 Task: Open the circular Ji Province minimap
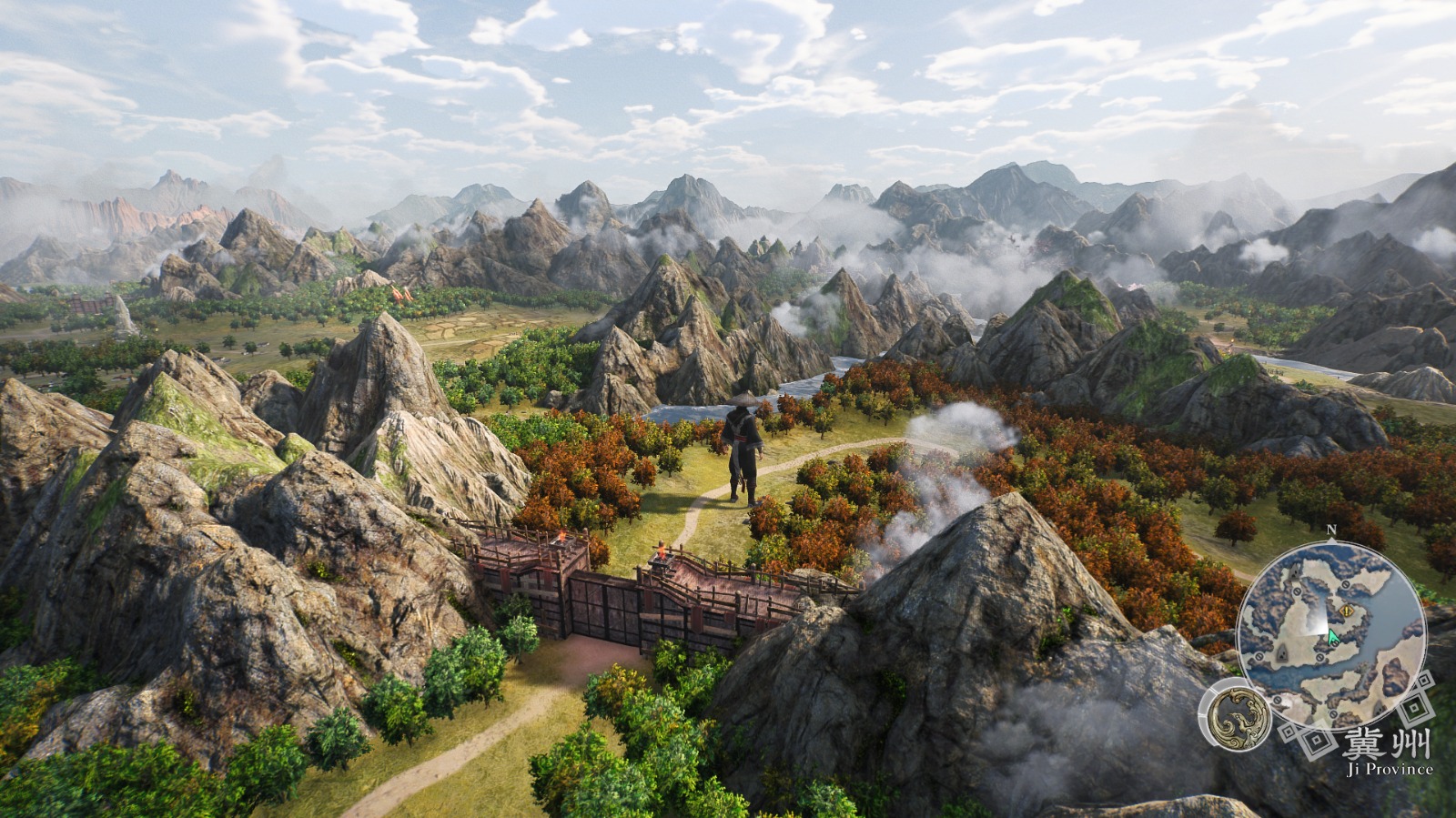[x=1330, y=634]
